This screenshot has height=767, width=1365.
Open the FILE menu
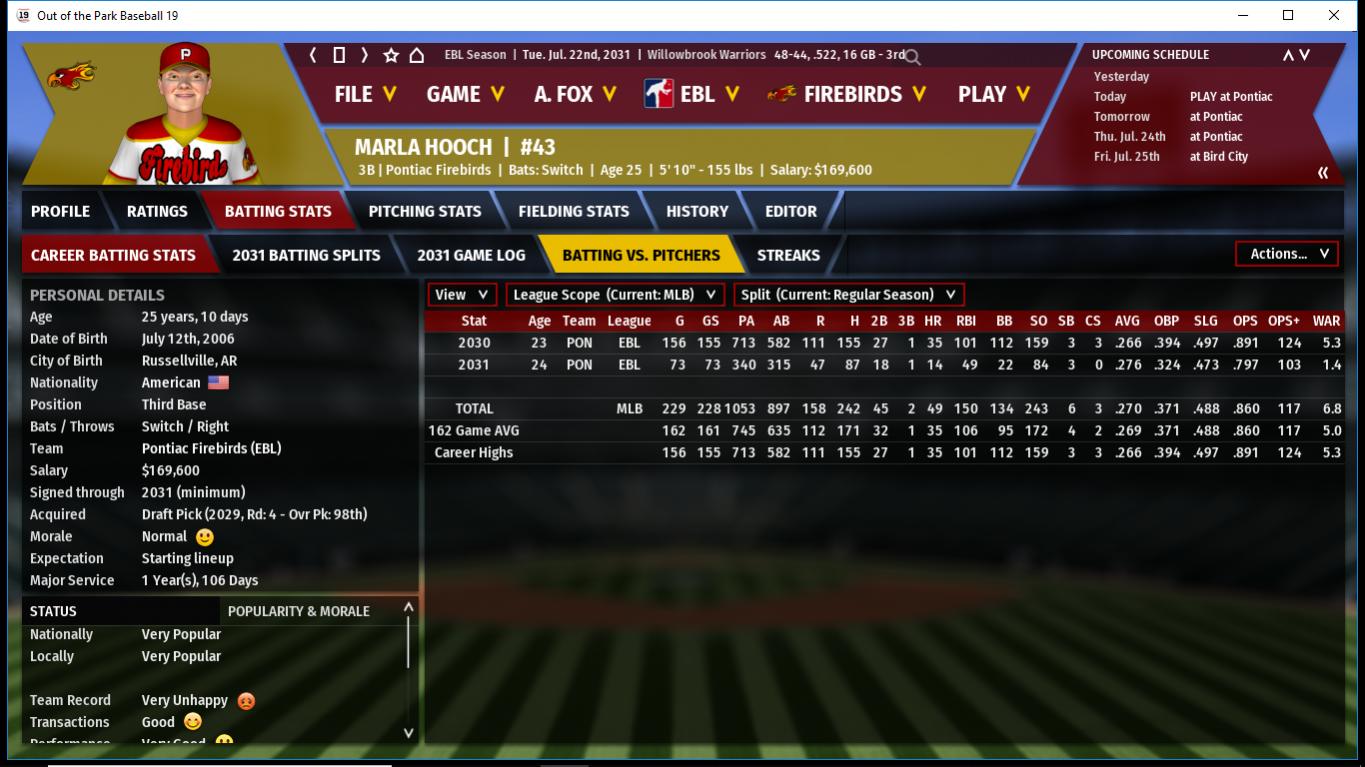click(365, 94)
